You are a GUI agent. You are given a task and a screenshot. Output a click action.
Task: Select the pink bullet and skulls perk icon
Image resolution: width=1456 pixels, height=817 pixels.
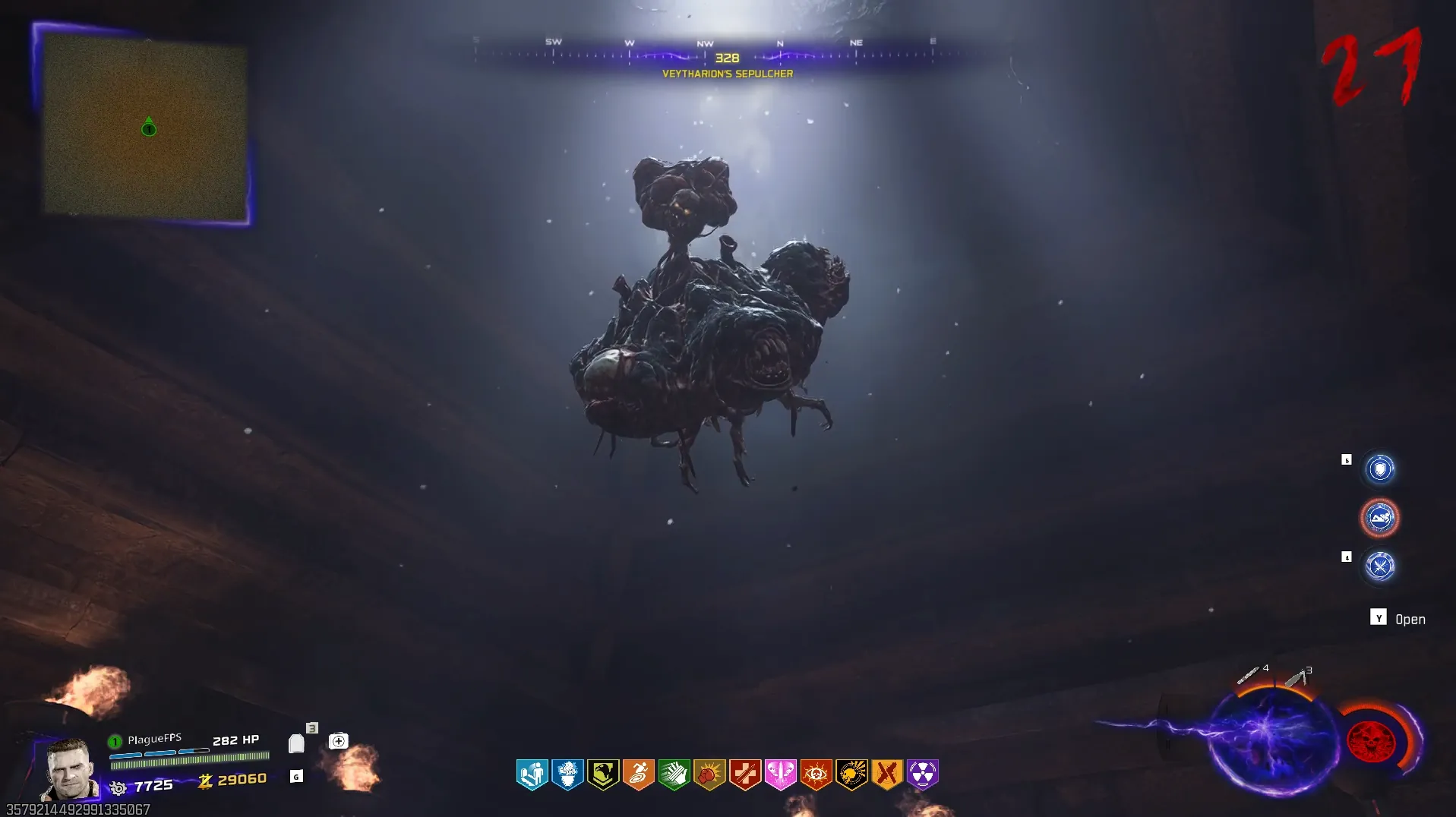[780, 774]
